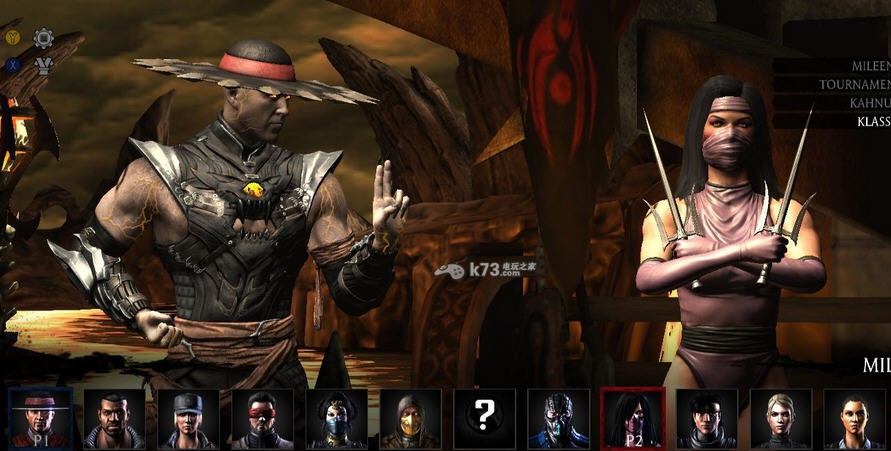Click the question mark random tile

click(x=485, y=418)
